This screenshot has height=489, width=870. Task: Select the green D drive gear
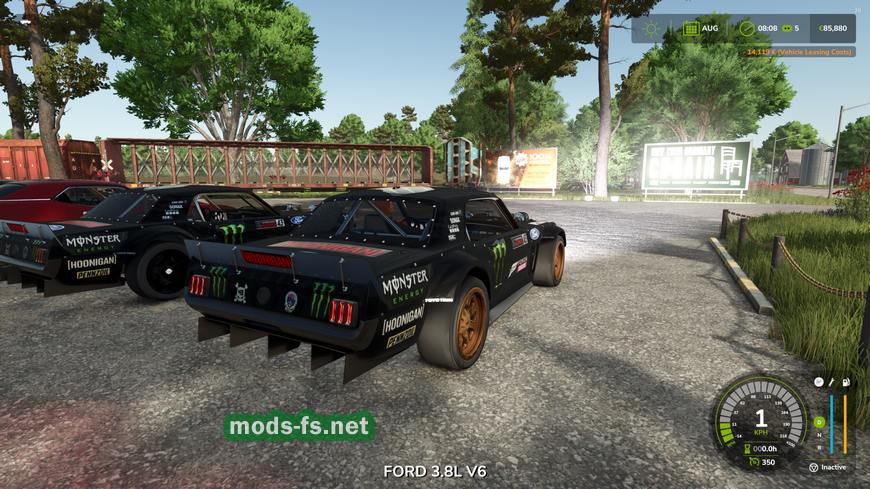tap(818, 422)
